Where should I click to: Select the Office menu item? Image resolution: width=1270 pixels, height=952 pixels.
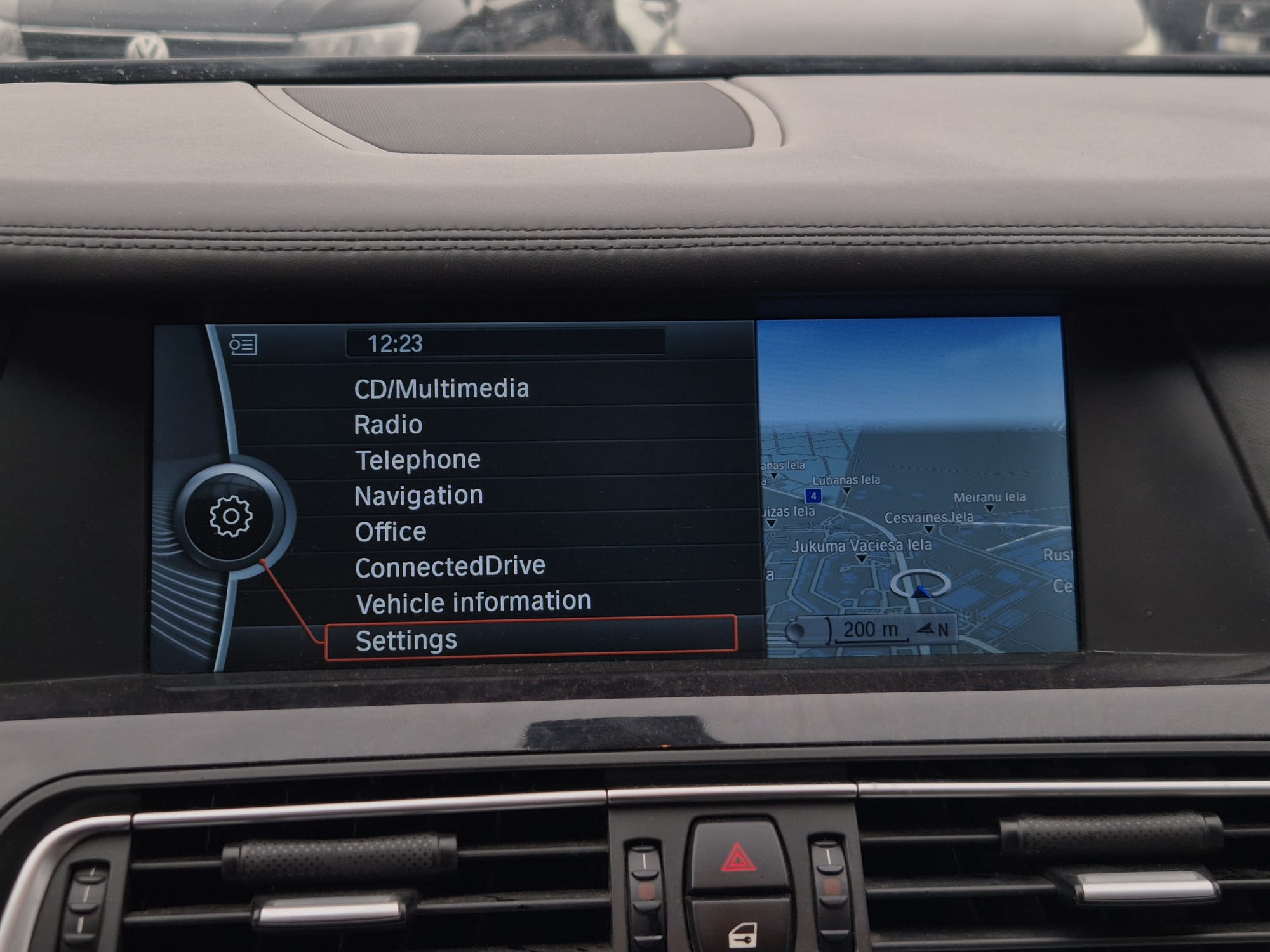click(391, 532)
